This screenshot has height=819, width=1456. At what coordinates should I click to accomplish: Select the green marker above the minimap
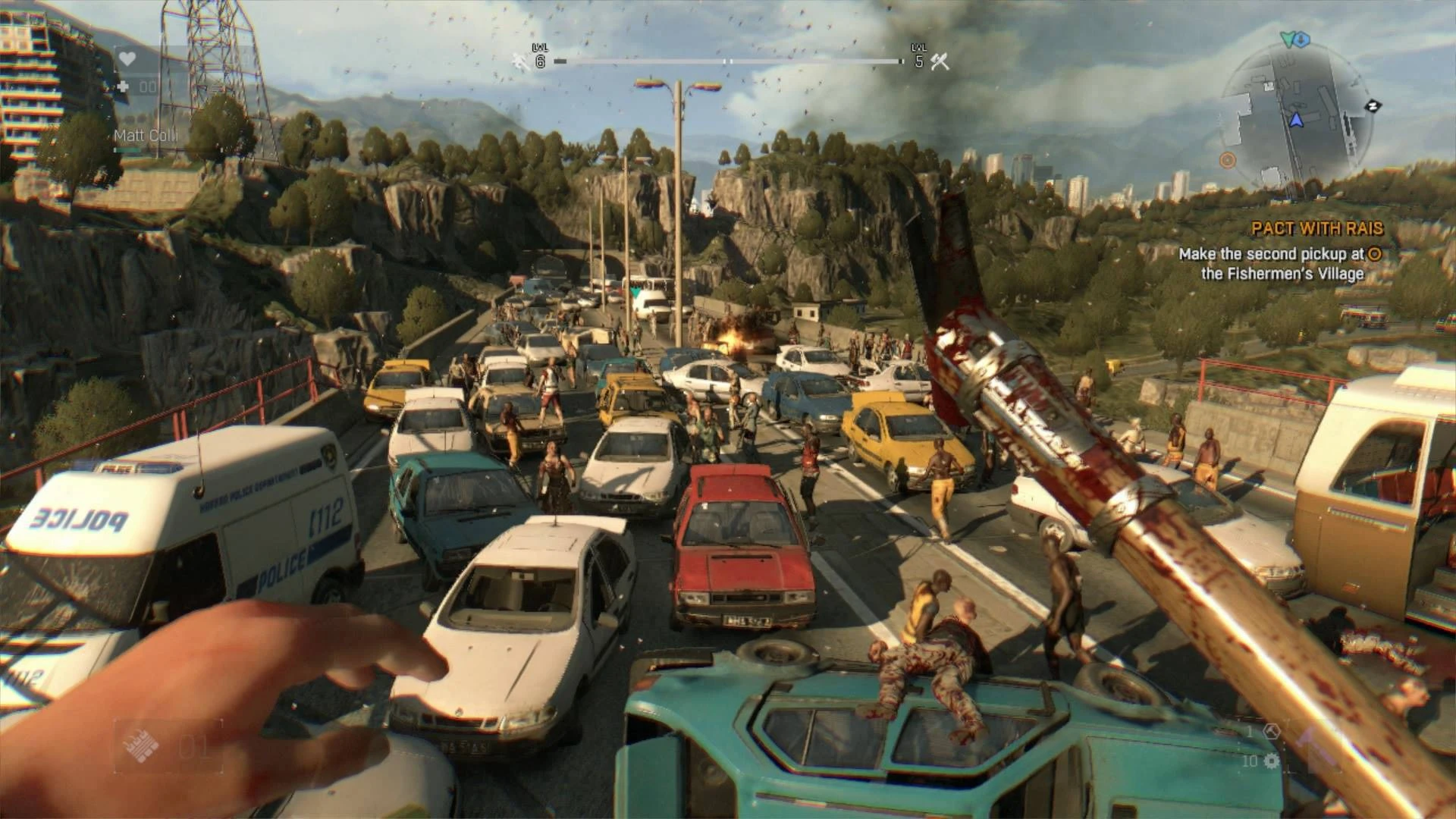pos(1287,36)
